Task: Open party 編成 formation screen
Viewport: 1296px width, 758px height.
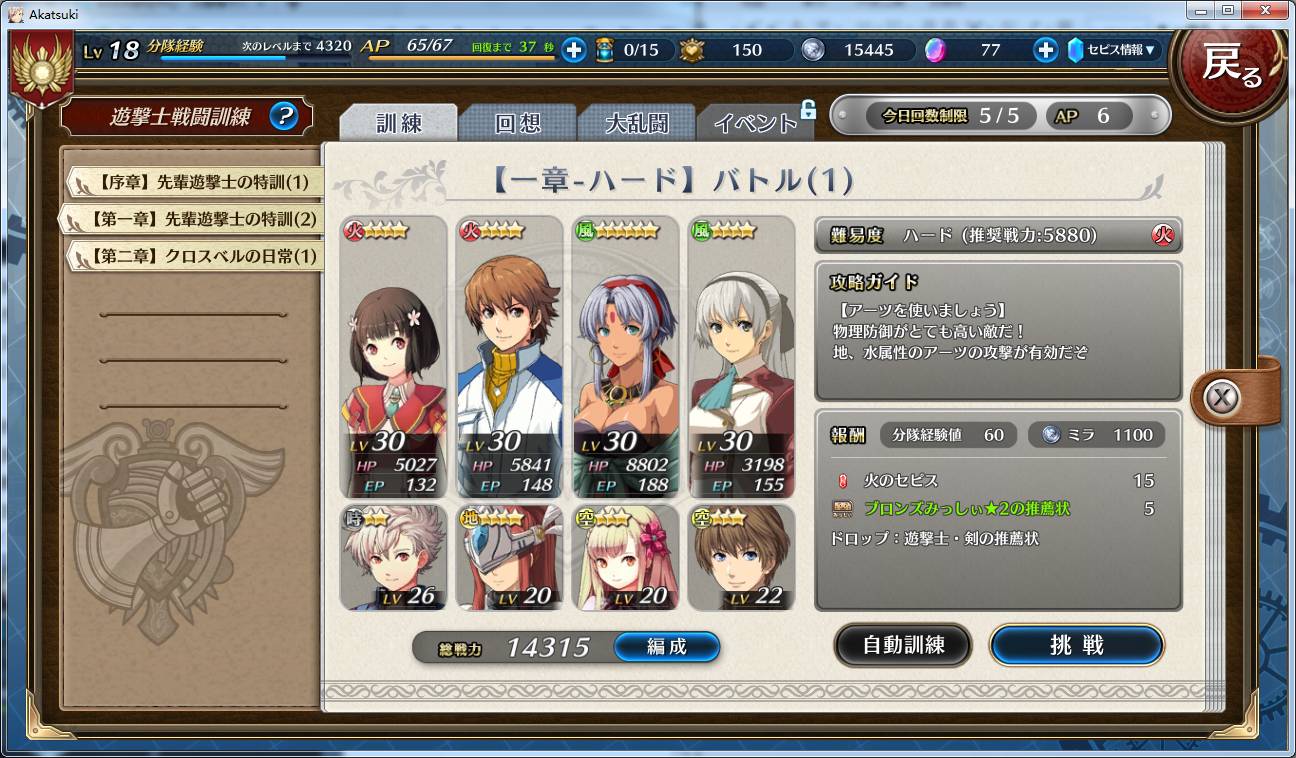Action: click(x=666, y=647)
